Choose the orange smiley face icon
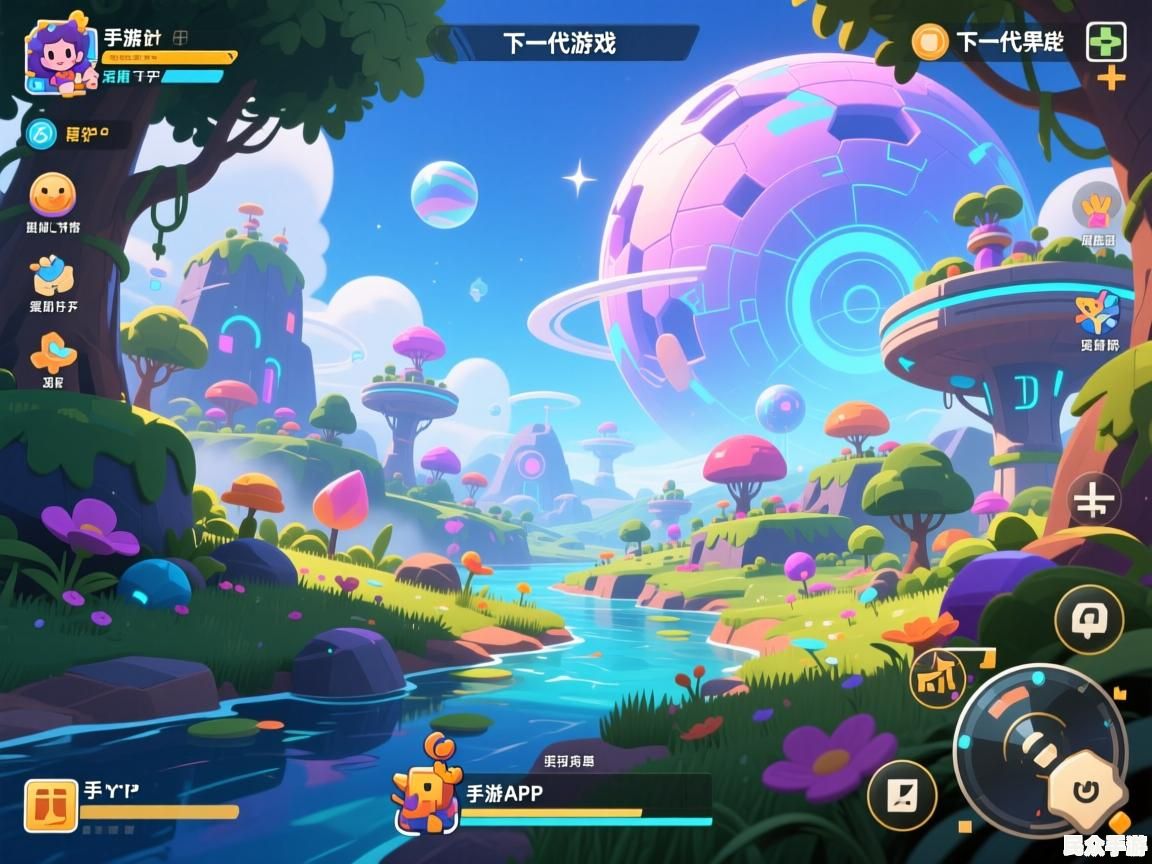This screenshot has width=1152, height=864. [52, 194]
